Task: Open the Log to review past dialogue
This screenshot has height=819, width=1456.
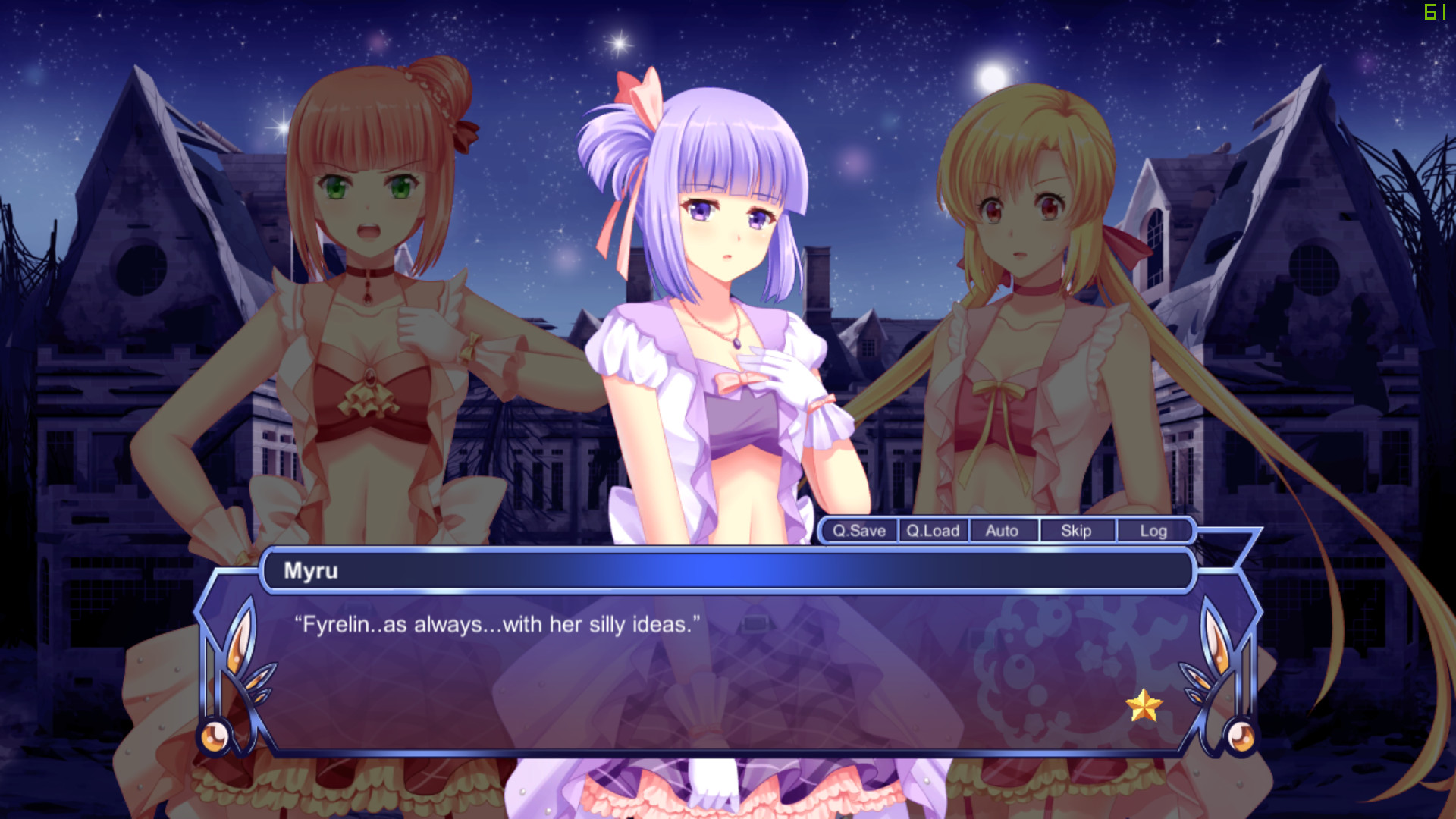Action: (1153, 531)
